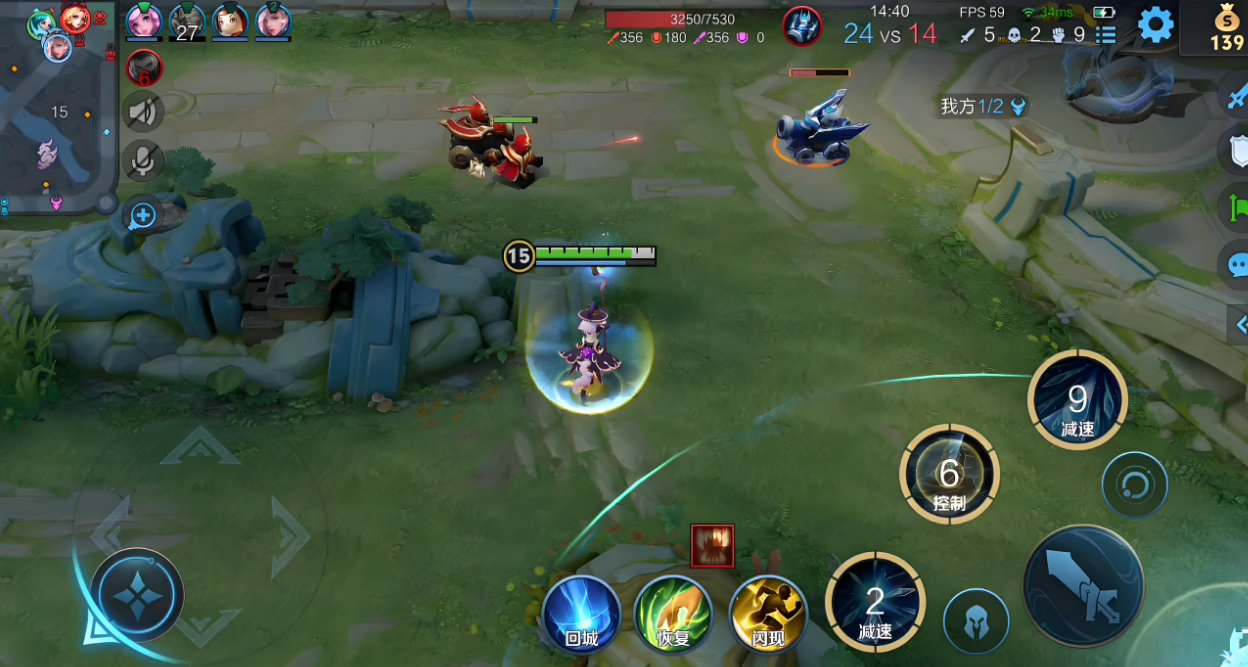The width and height of the screenshot is (1248, 667).
Task: Open the chat bubble quick messages
Action: 1237,265
